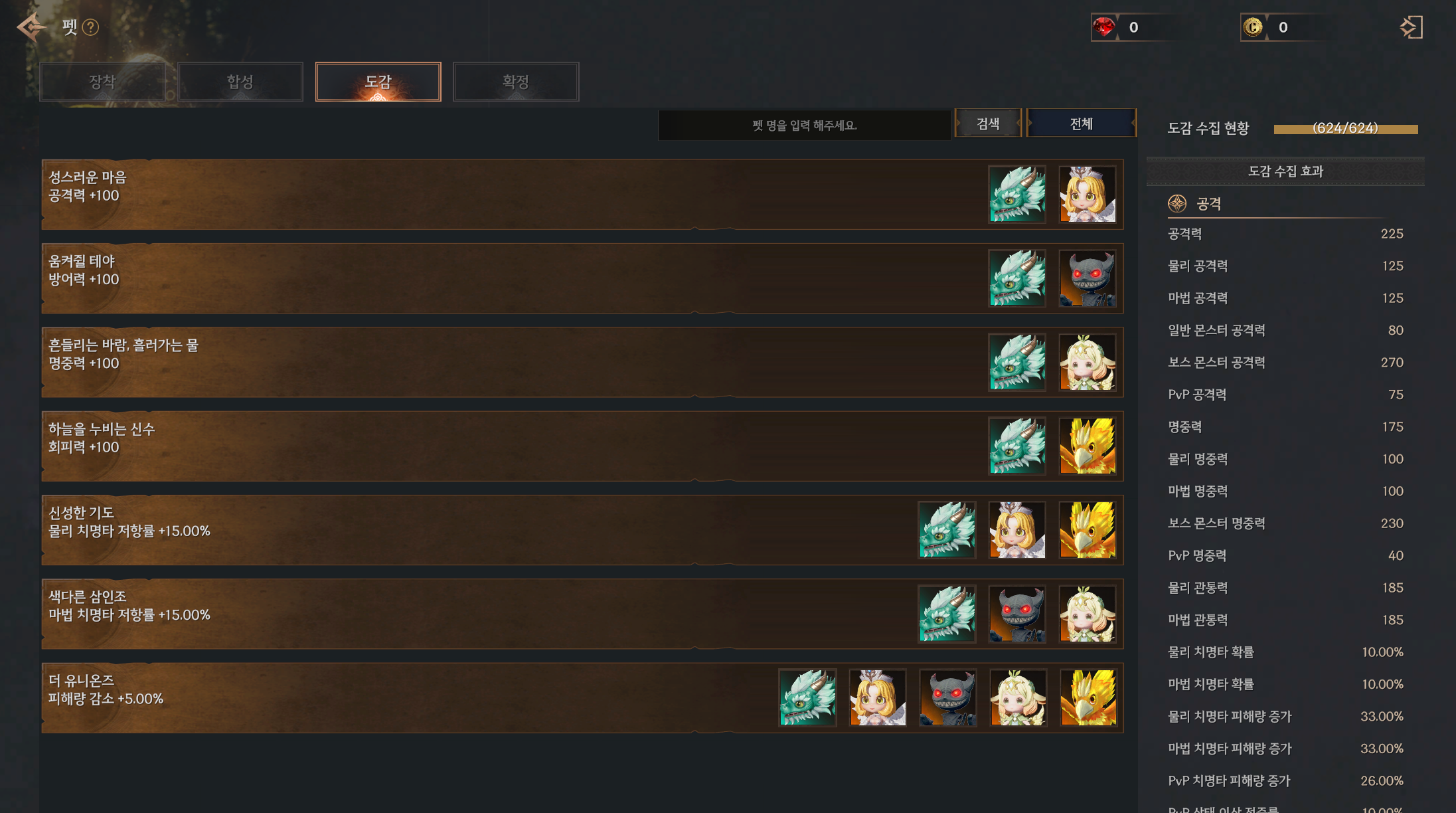Open the 합성 tab
The width and height of the screenshot is (1456, 813).
(x=240, y=82)
